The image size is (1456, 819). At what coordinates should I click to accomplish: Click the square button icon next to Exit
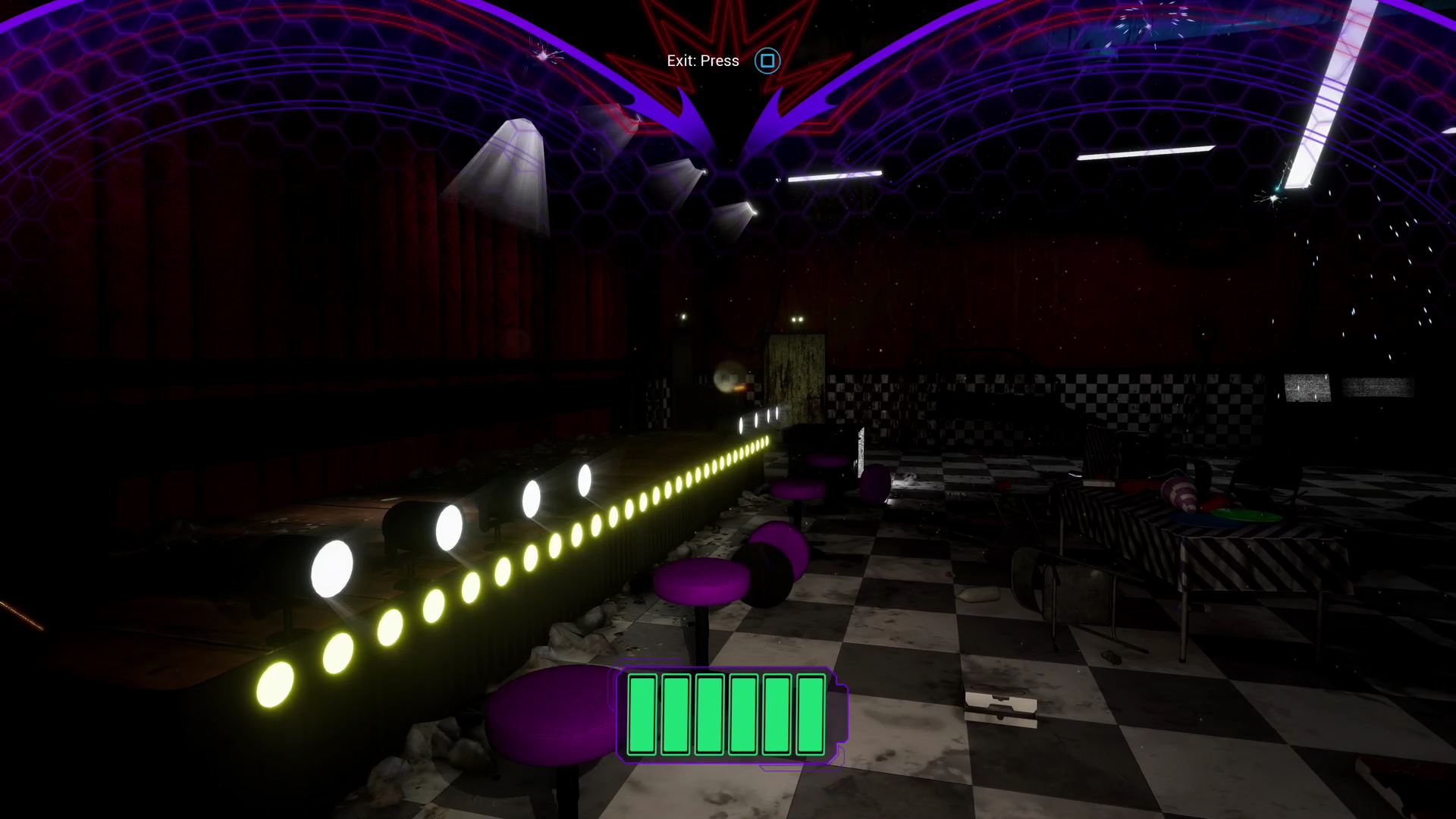(767, 61)
